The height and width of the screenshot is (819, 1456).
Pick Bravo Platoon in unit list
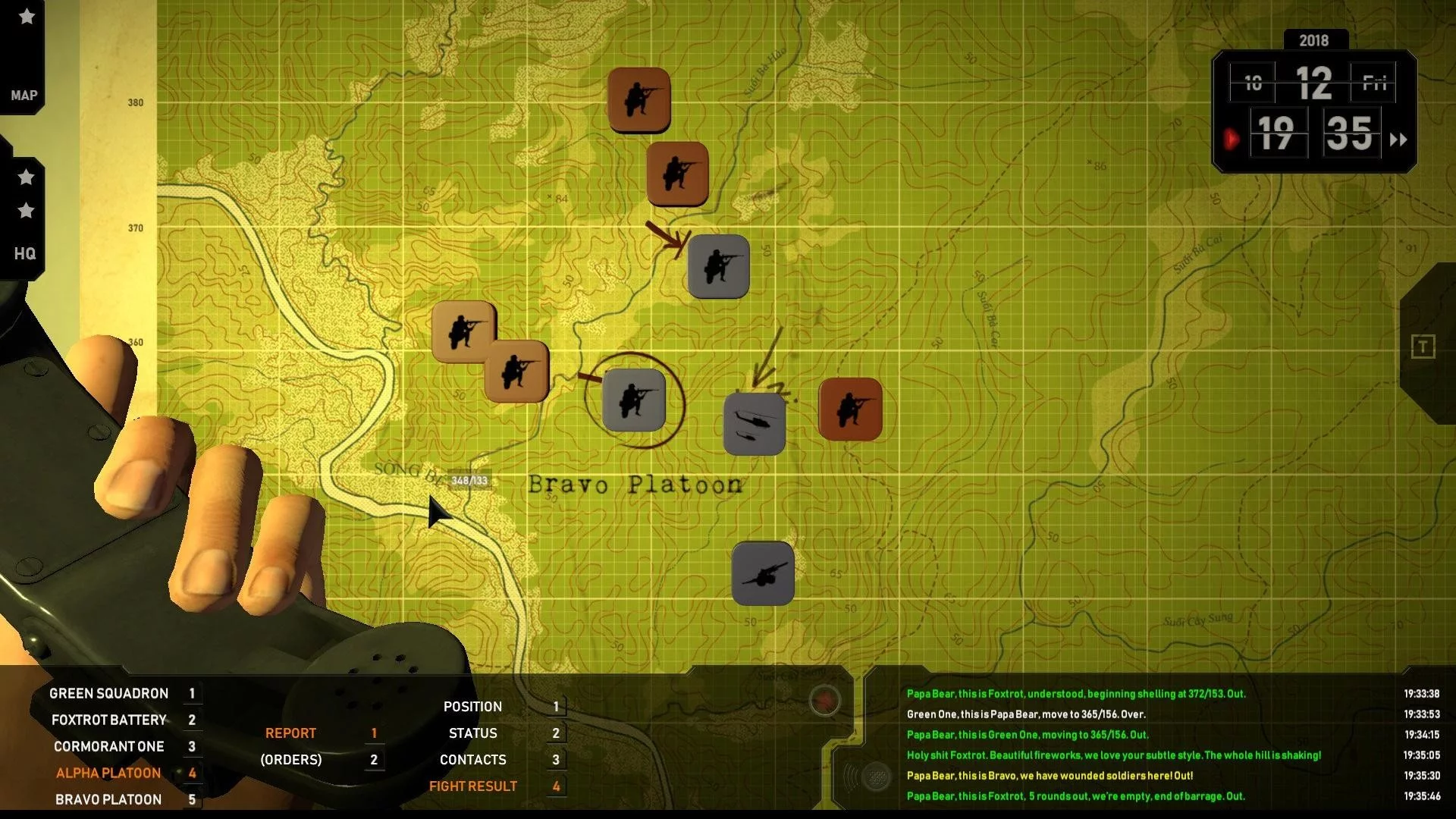pyautogui.click(x=108, y=799)
